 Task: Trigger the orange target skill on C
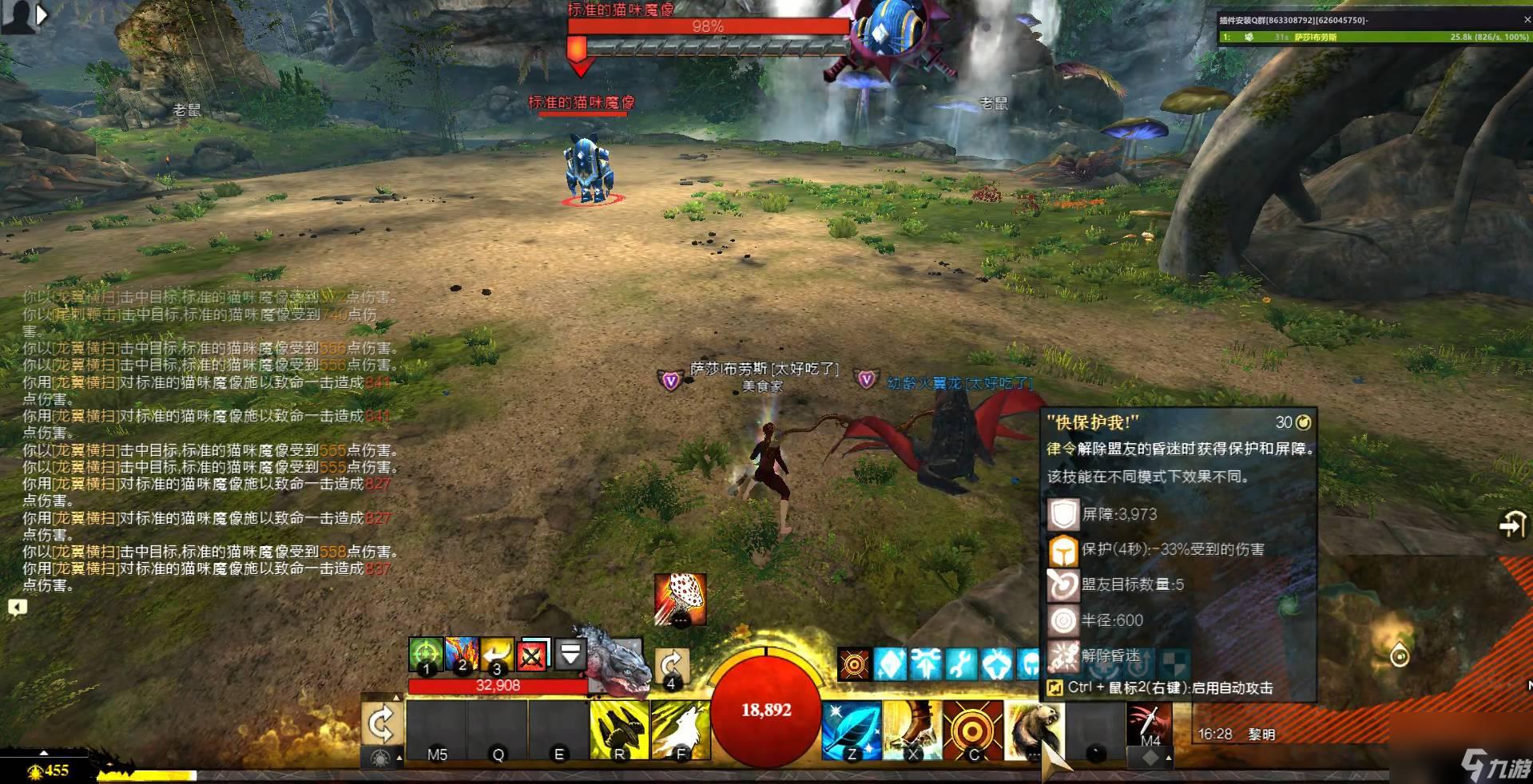click(973, 730)
